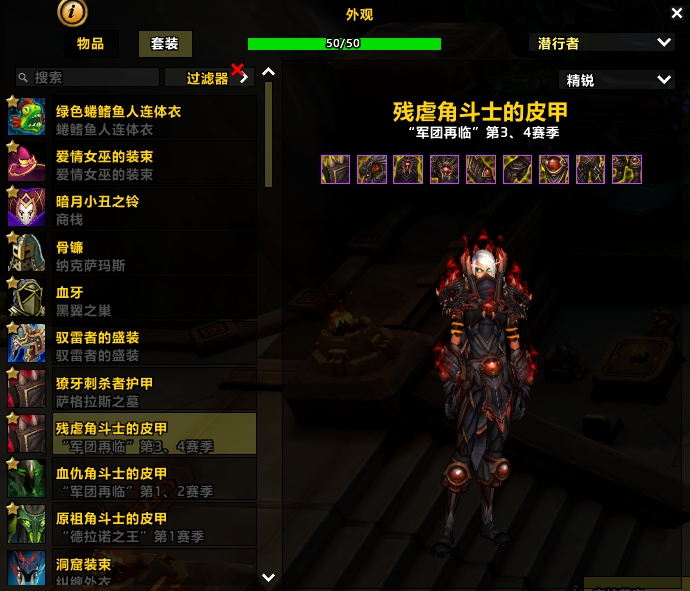
Task: Choose the 爱情女巫的装束 set
Action: click(x=132, y=163)
